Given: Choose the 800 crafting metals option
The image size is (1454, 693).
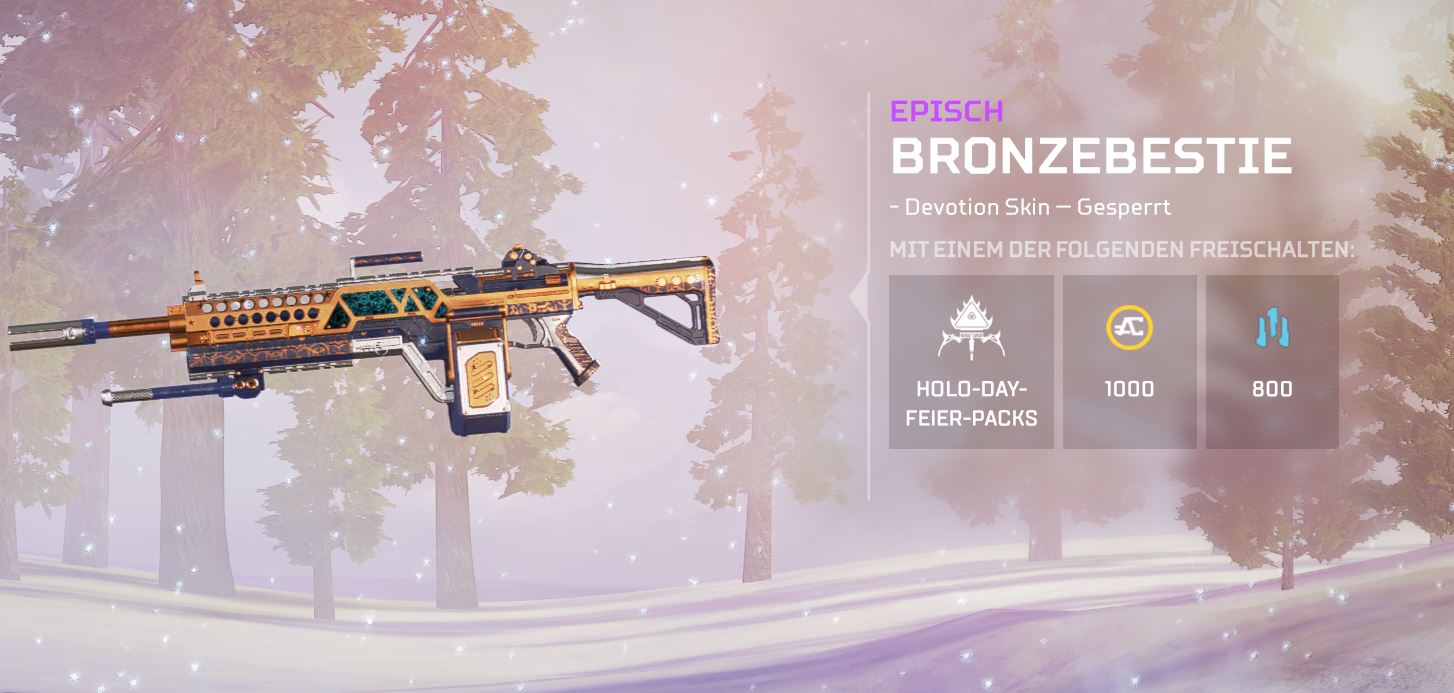Looking at the screenshot, I should (x=1271, y=362).
